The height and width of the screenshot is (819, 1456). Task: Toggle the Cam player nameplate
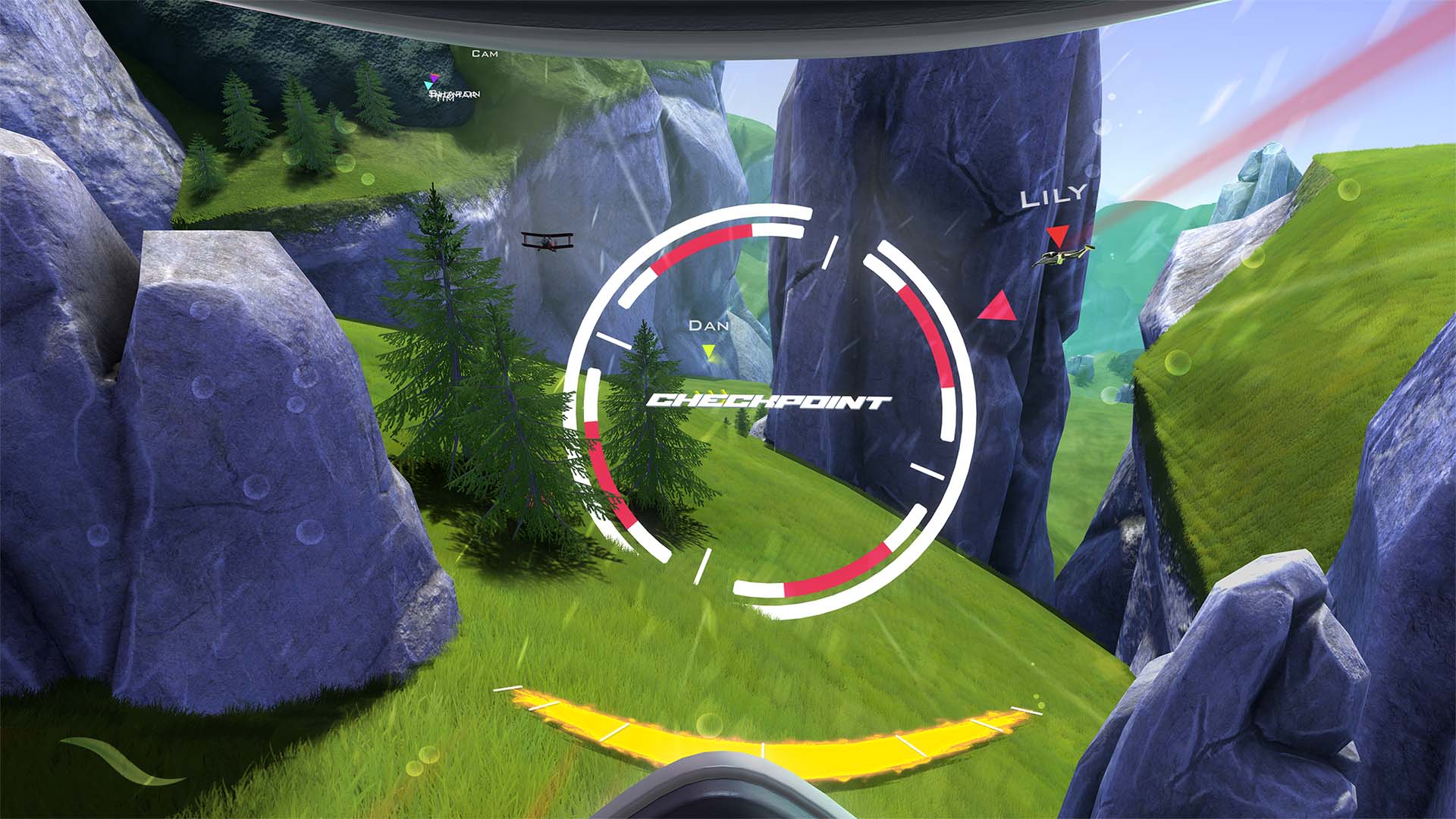(x=485, y=55)
